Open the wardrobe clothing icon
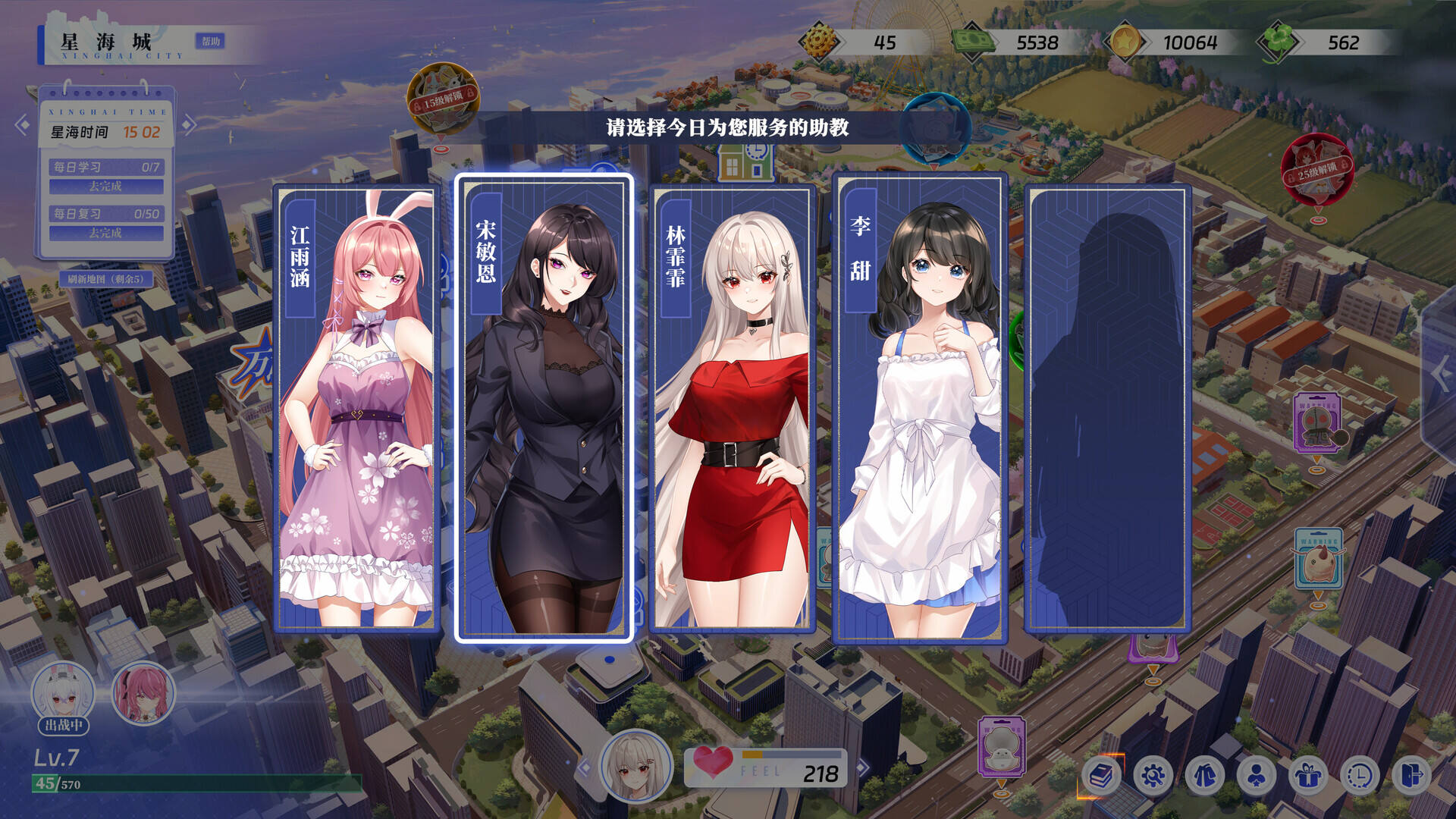Screen dimensions: 1456x819 1205,775
